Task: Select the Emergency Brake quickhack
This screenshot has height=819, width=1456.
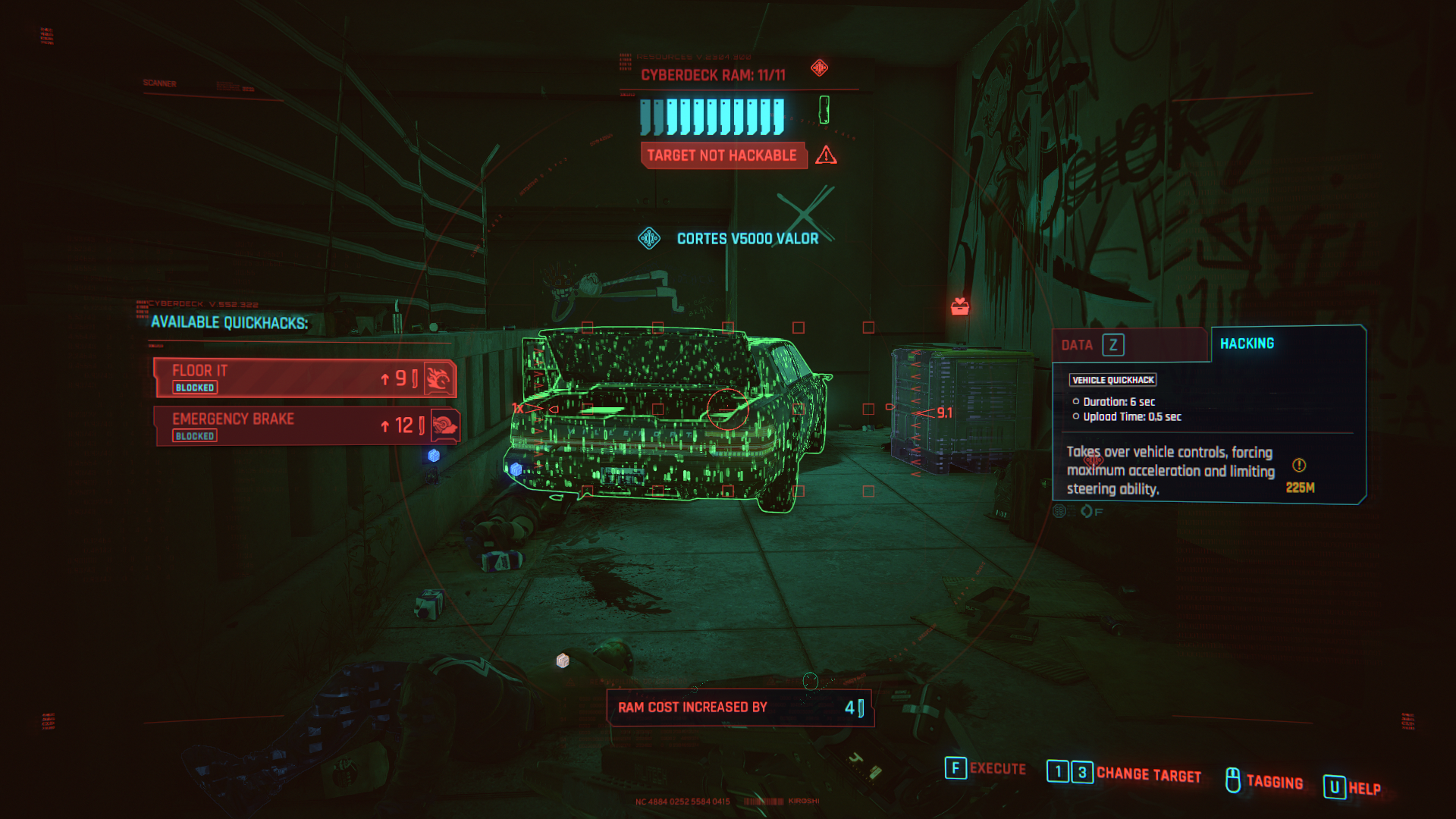Action: point(303,426)
